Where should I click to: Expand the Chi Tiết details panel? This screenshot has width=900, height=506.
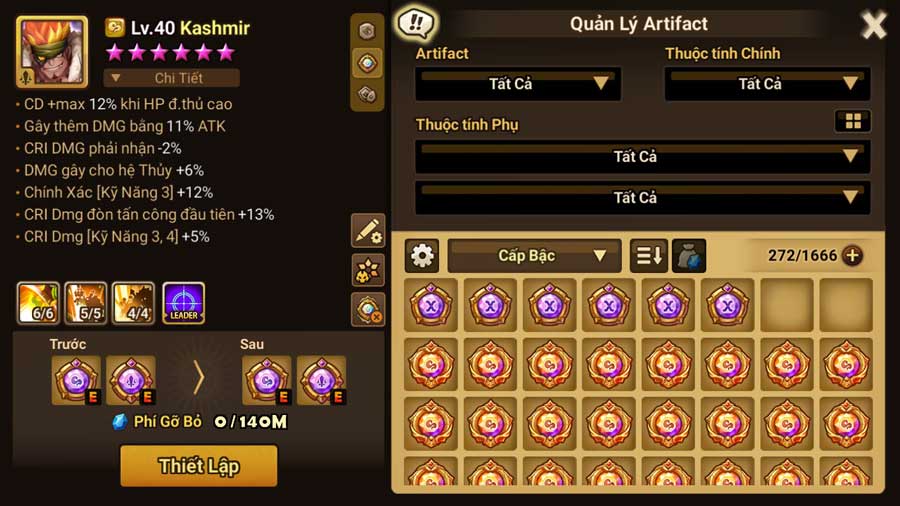coord(172,78)
